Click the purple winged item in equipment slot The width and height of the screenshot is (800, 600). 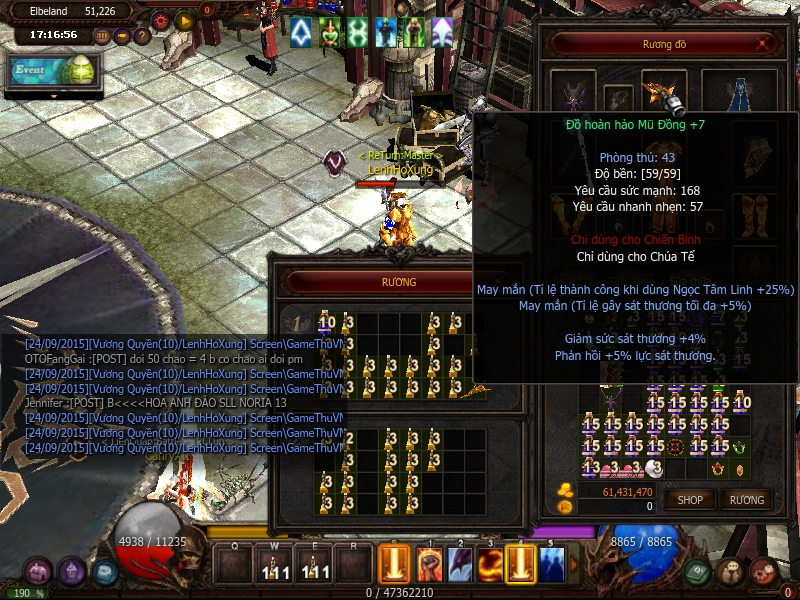[575, 97]
